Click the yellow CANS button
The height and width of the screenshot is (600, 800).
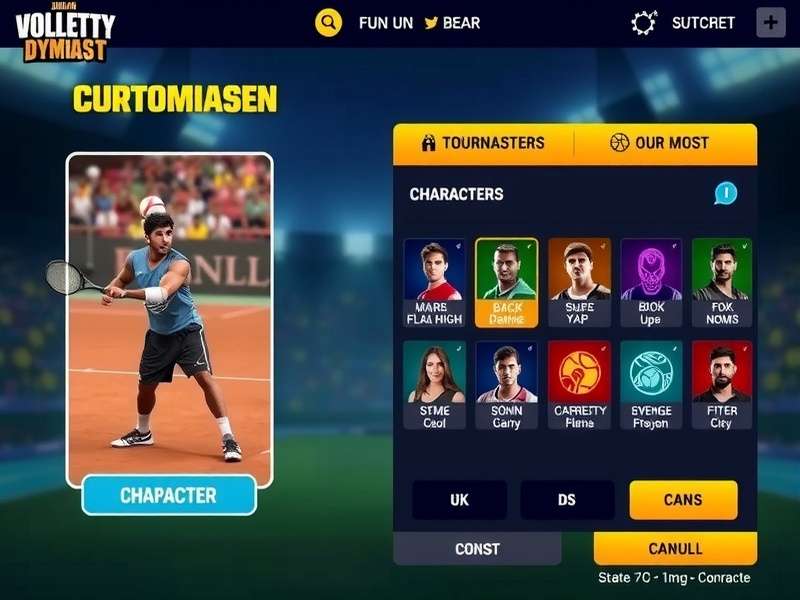[x=683, y=500]
